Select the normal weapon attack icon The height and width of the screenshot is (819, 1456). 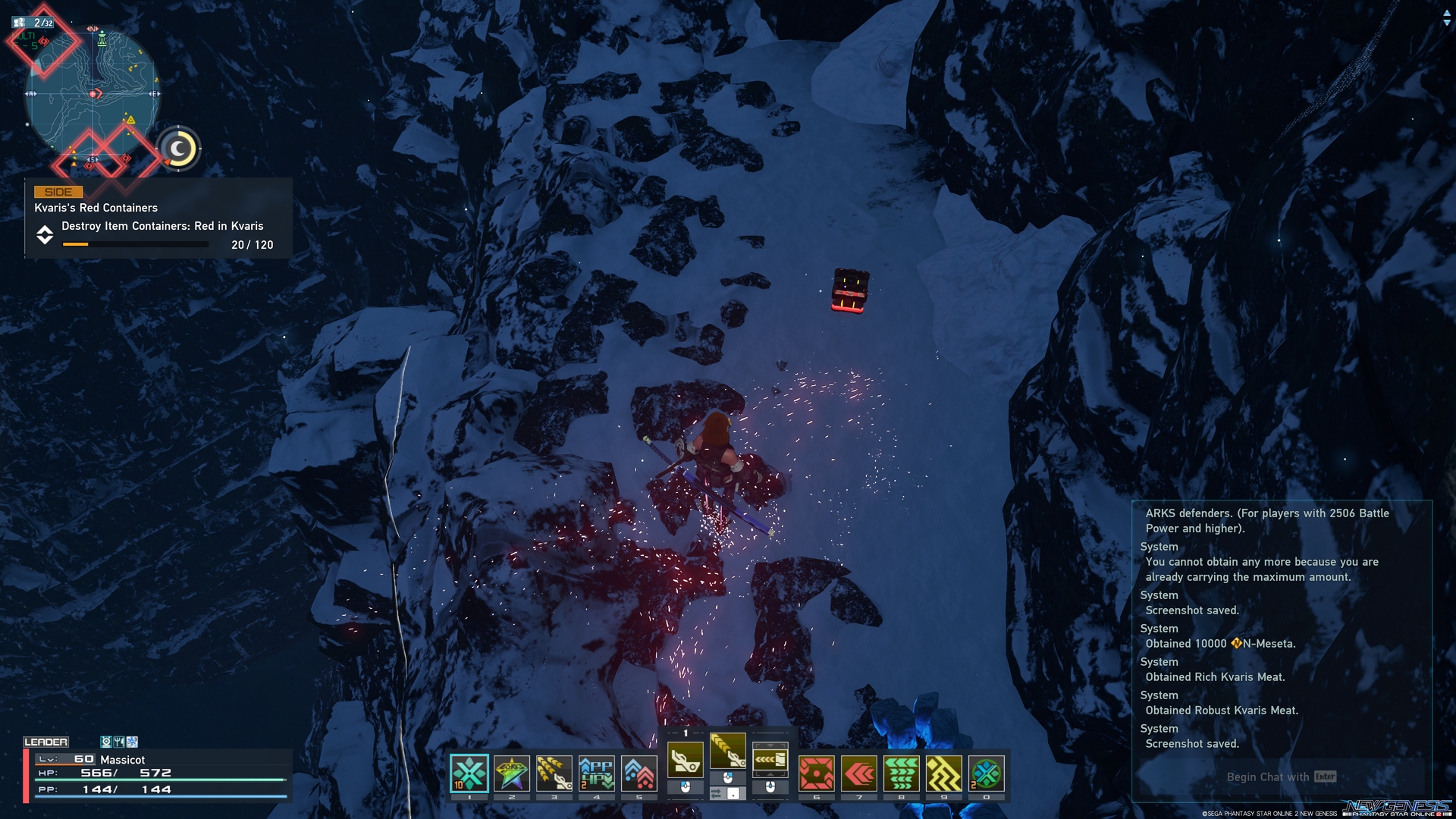[686, 758]
